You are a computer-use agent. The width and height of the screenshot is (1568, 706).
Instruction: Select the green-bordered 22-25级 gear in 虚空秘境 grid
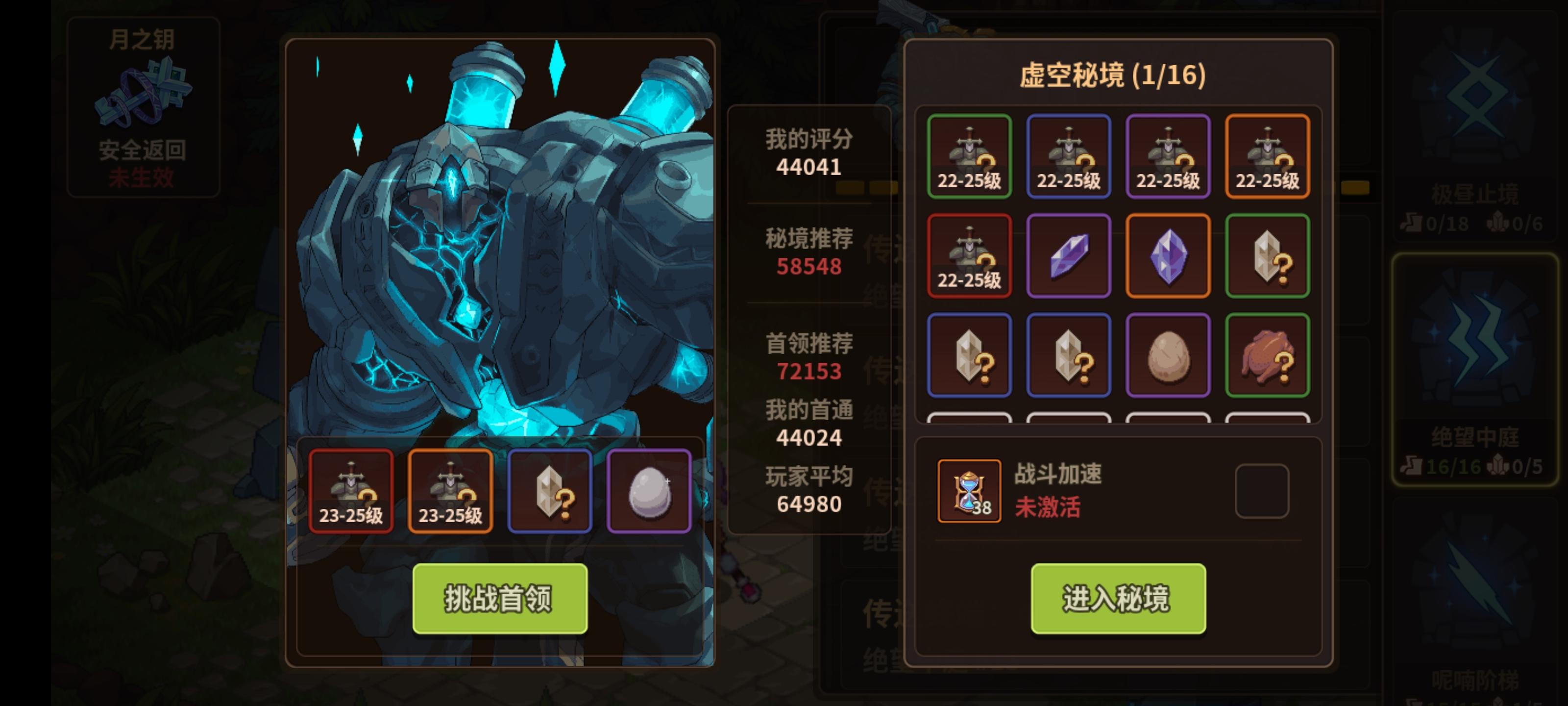pyautogui.click(x=969, y=156)
